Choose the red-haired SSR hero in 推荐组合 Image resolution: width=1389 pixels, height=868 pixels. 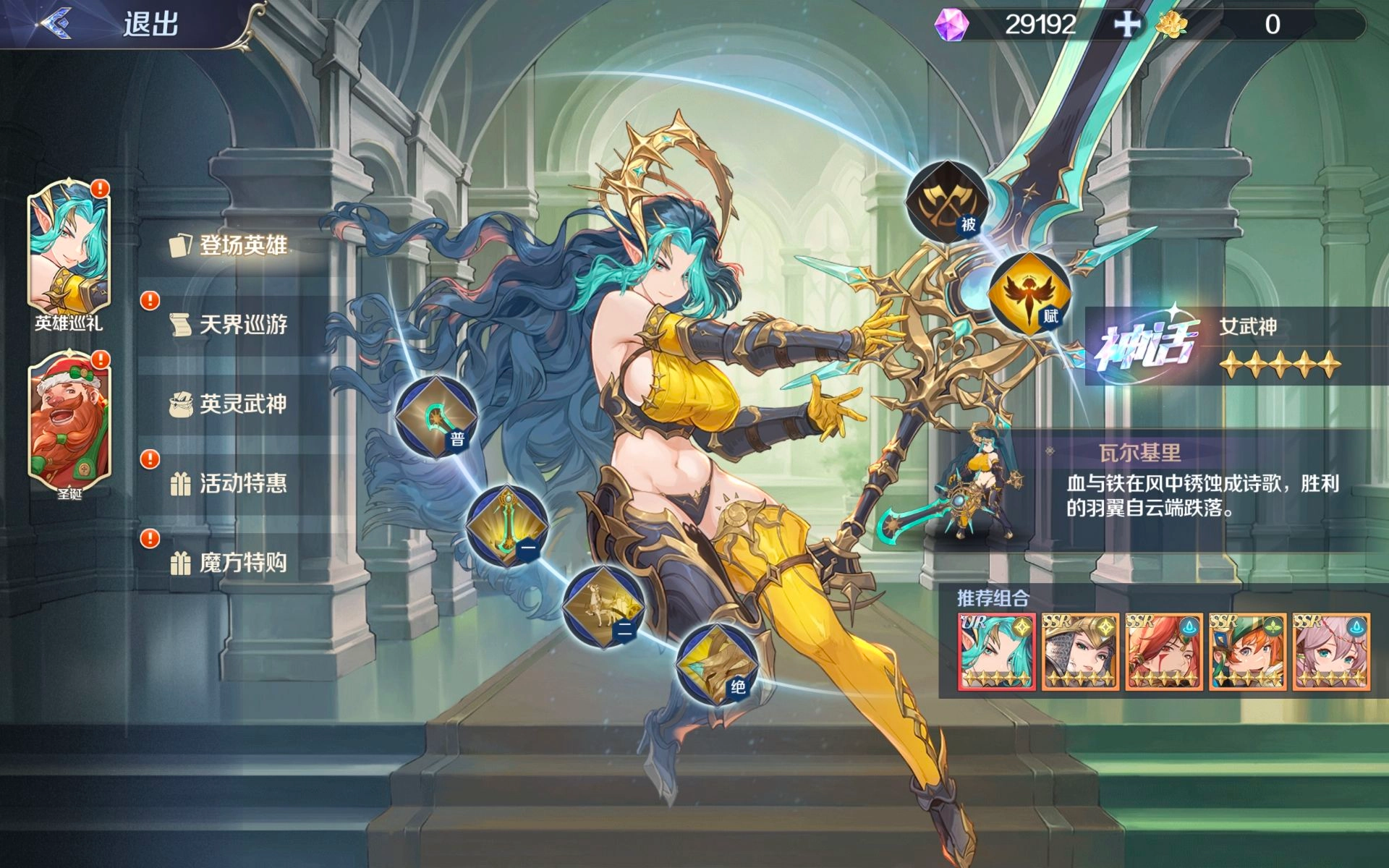1164,652
